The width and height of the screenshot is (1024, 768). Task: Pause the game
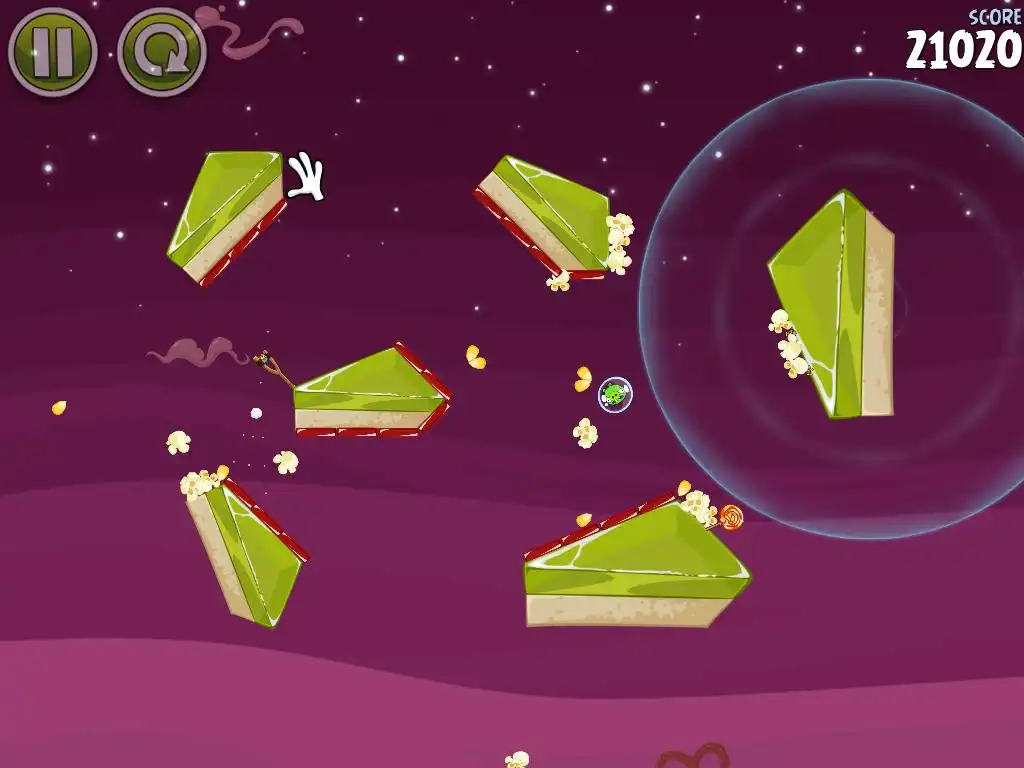pyautogui.click(x=52, y=52)
